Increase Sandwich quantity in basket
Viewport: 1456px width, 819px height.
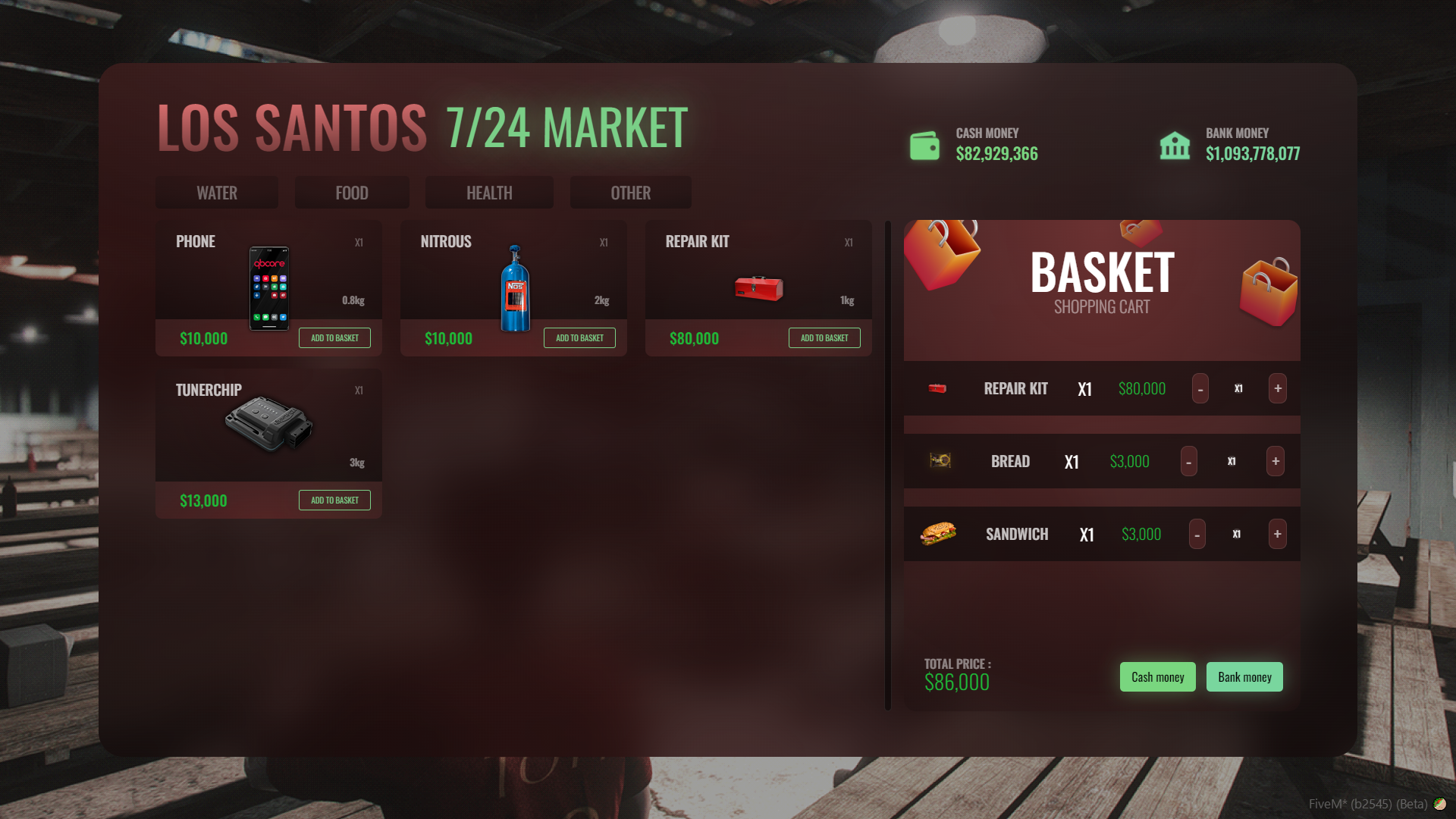pos(1277,534)
